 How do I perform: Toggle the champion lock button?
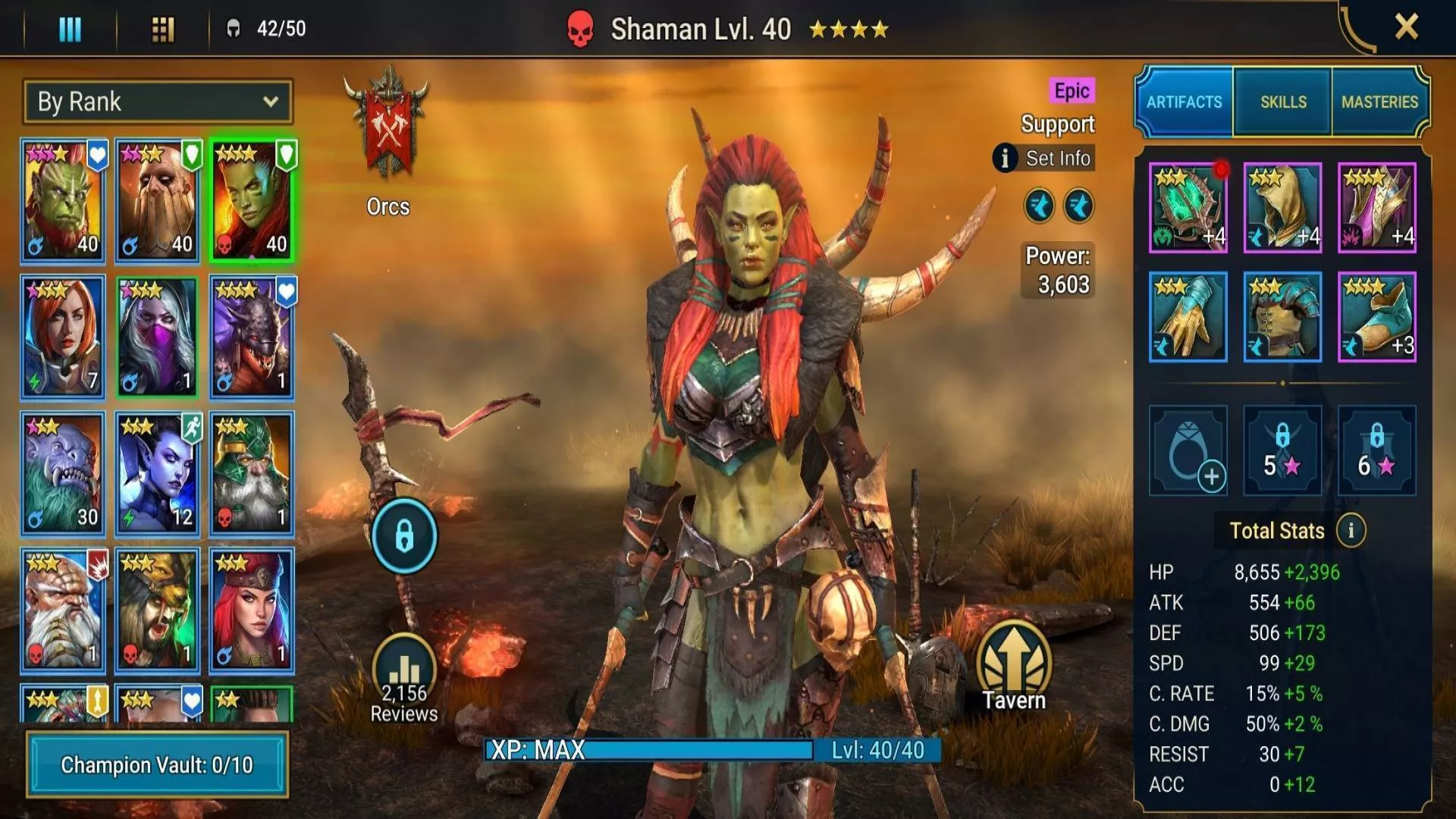[404, 536]
